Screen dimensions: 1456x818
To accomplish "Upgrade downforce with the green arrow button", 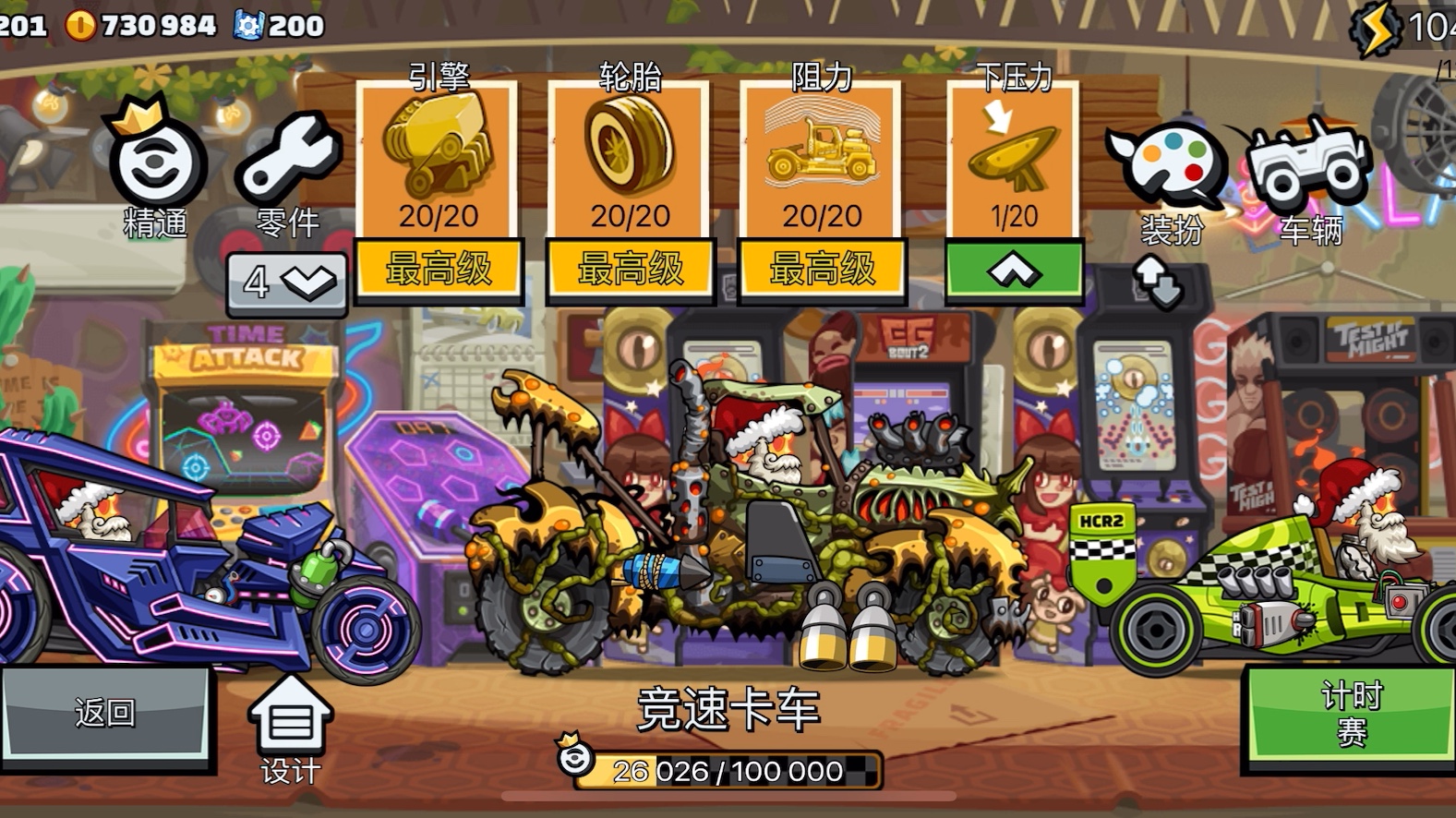I will pyautogui.click(x=1014, y=271).
